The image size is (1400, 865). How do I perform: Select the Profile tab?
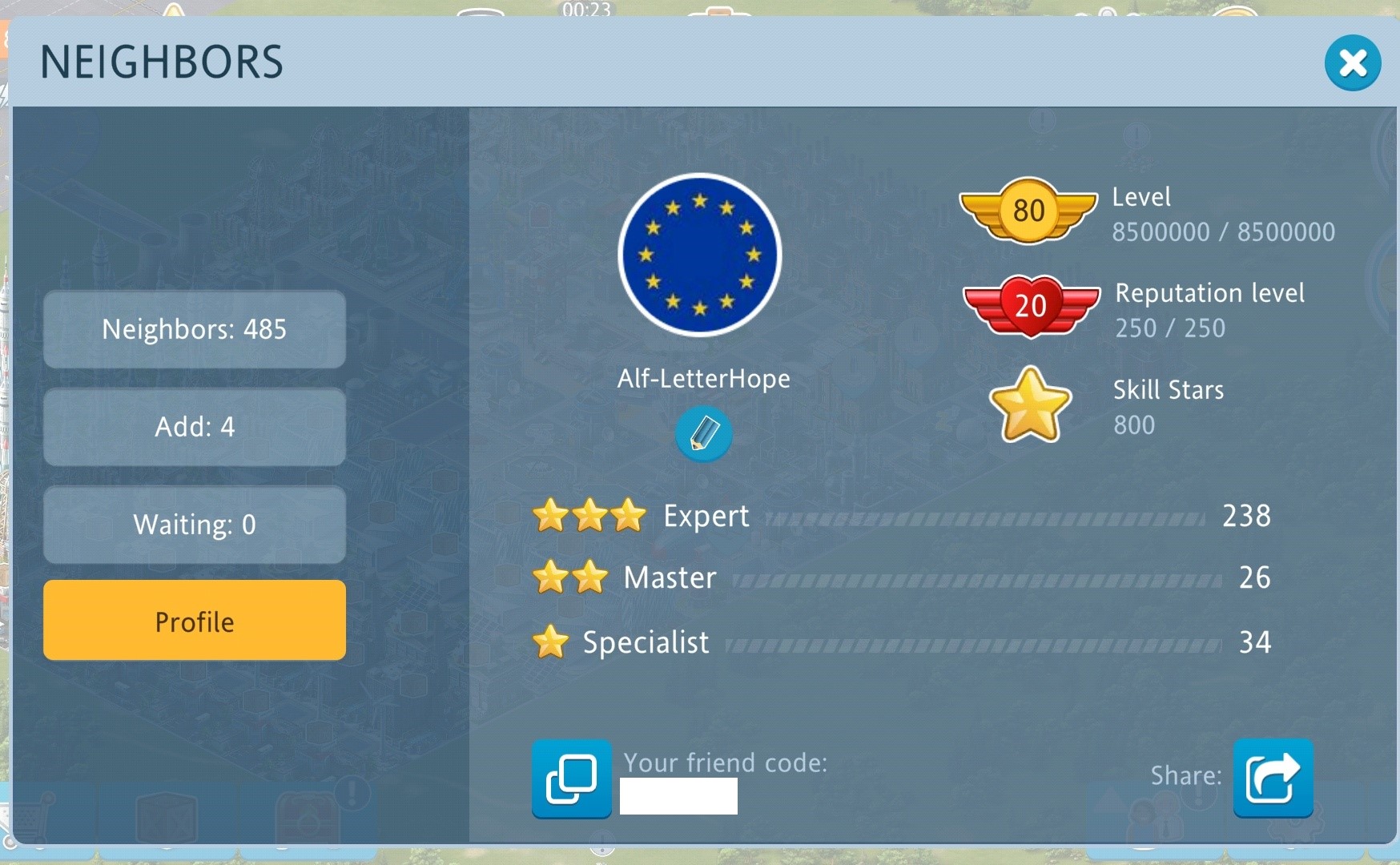[x=195, y=621]
